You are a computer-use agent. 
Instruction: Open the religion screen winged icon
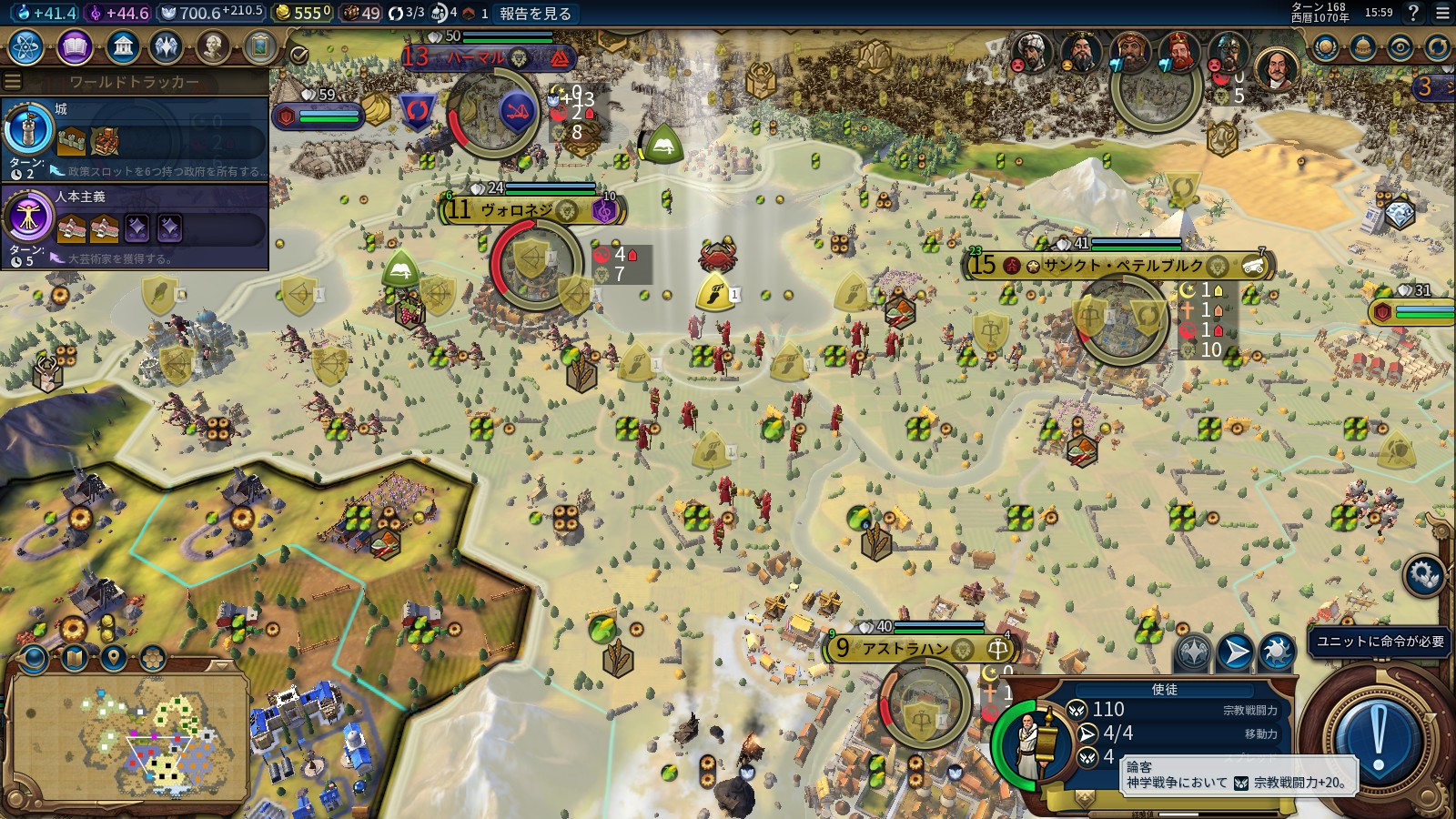point(166,47)
